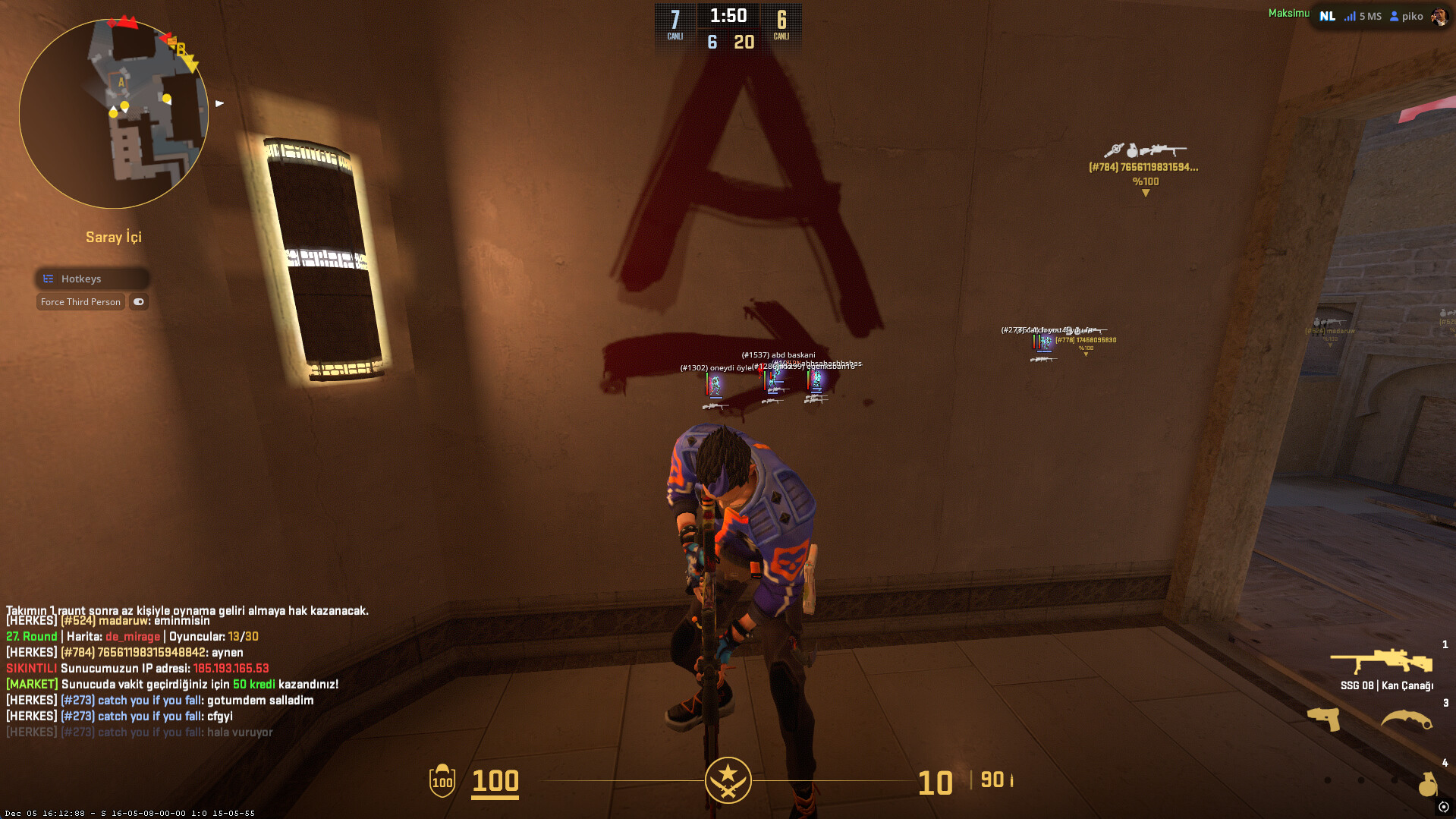Open the Hotkeys panel
Viewport: 1456px width, 819px height.
(91, 279)
